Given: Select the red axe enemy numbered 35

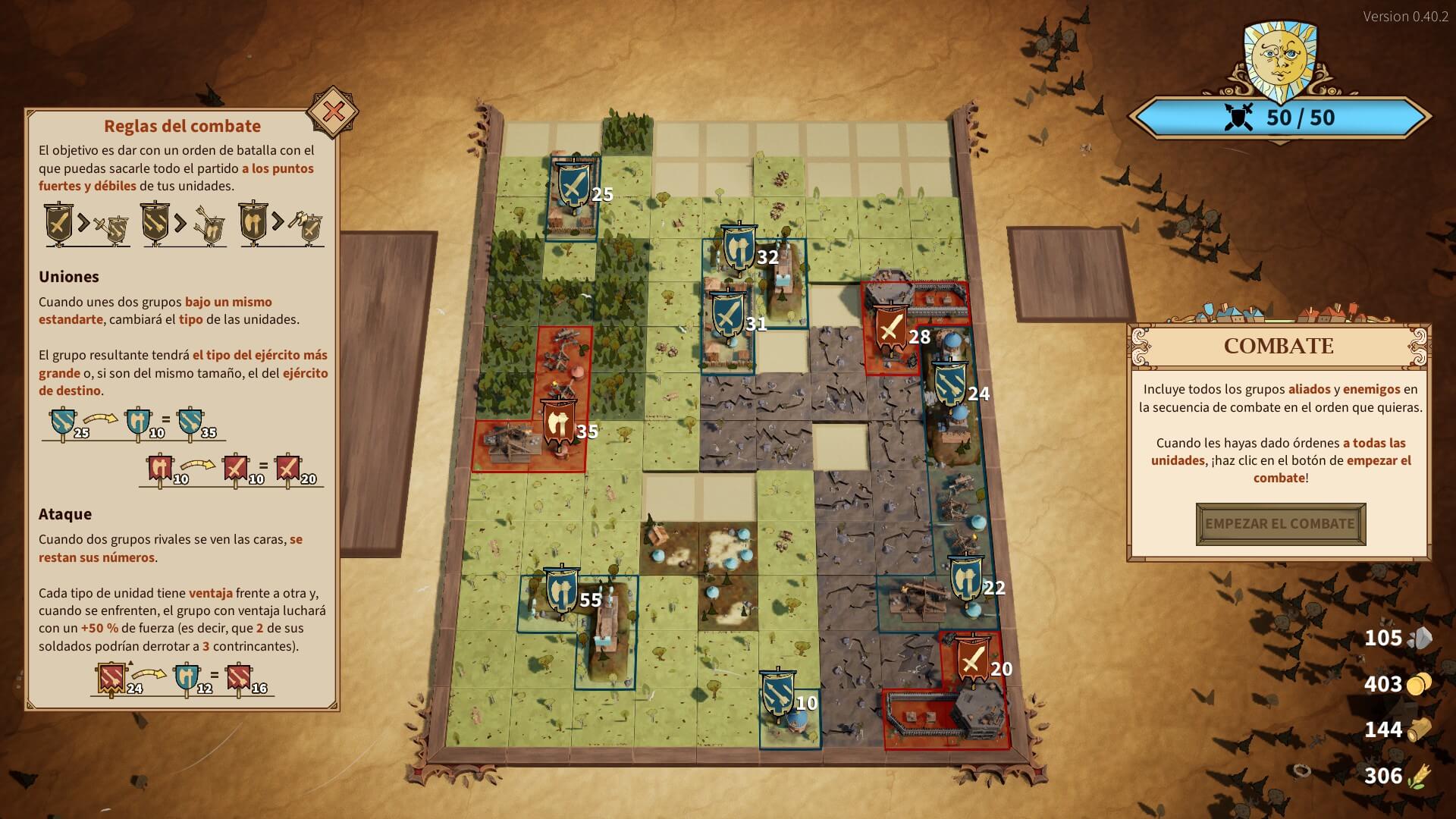Looking at the screenshot, I should 560,422.
